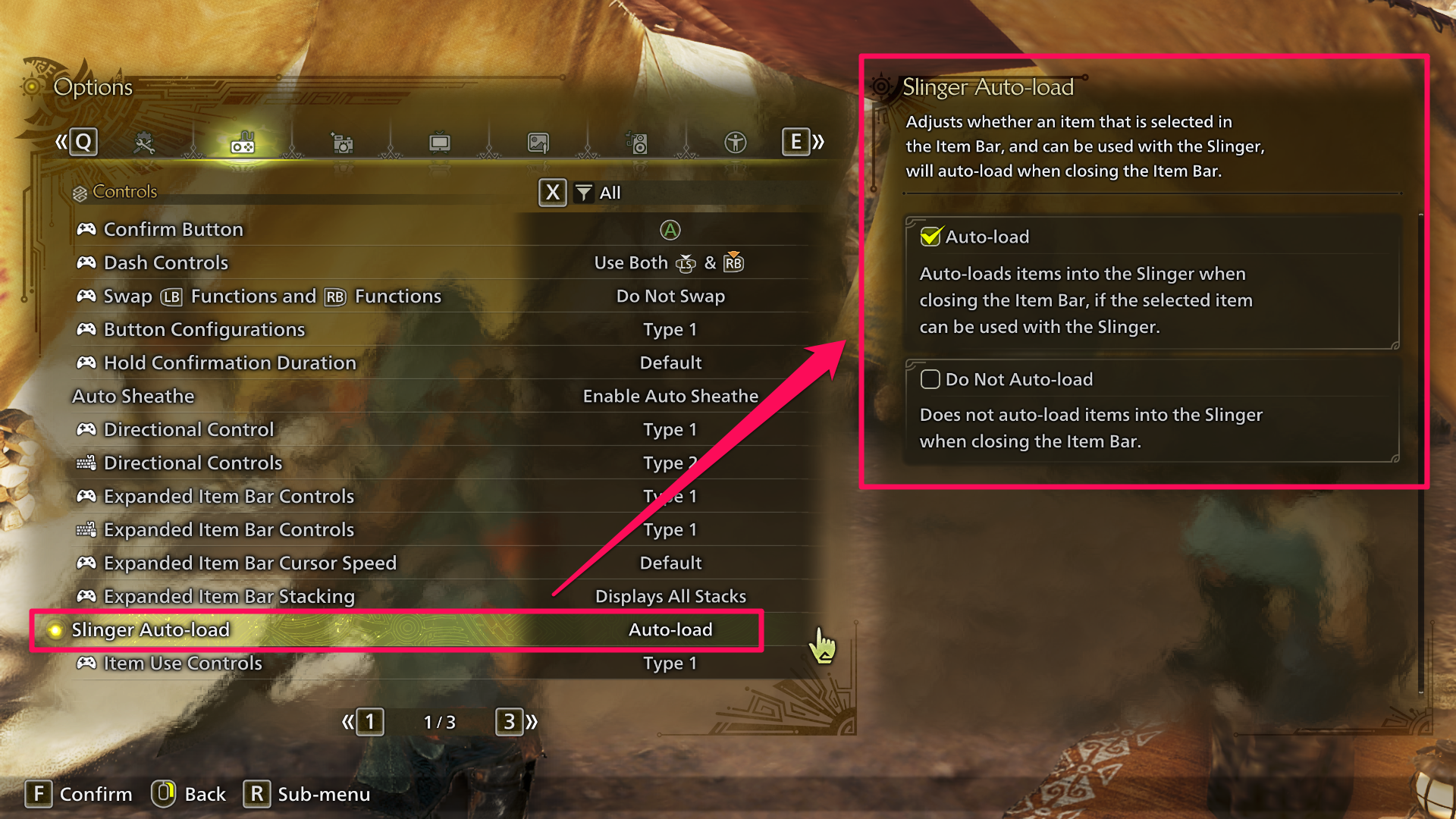1456x819 pixels.
Task: Select the accessibility settings icon
Action: click(x=734, y=143)
